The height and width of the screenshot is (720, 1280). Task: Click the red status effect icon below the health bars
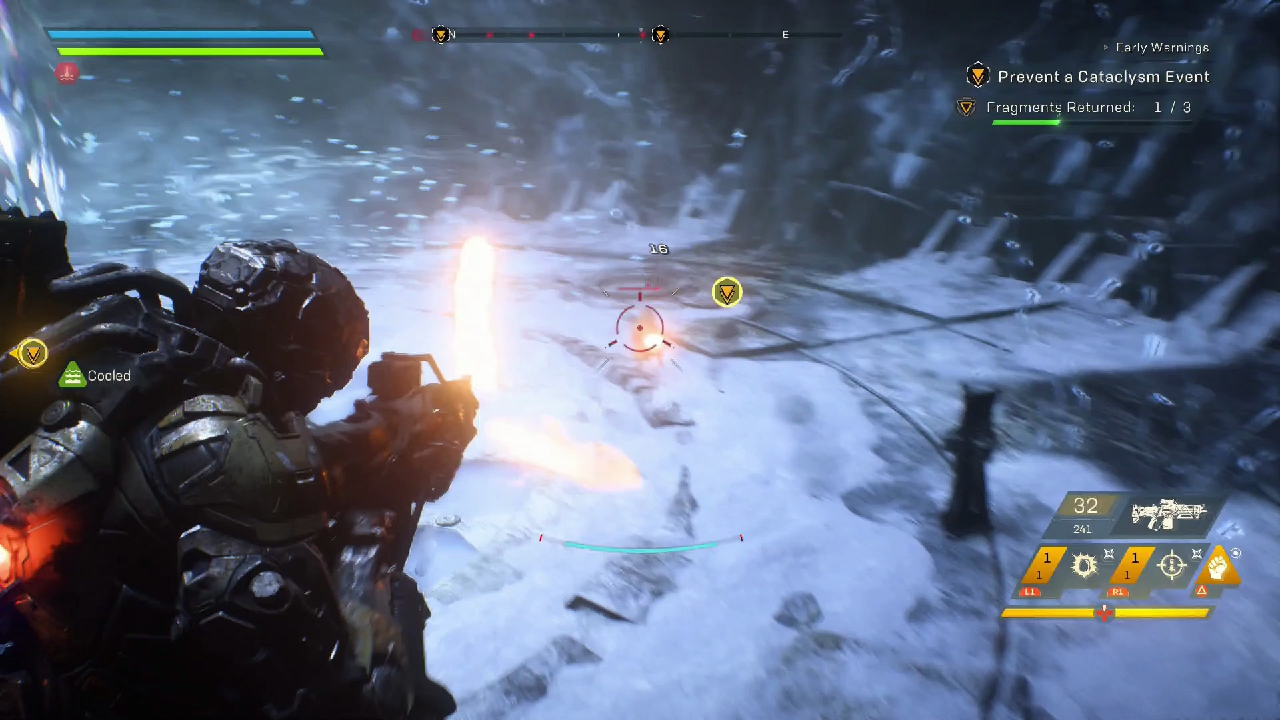pos(66,72)
